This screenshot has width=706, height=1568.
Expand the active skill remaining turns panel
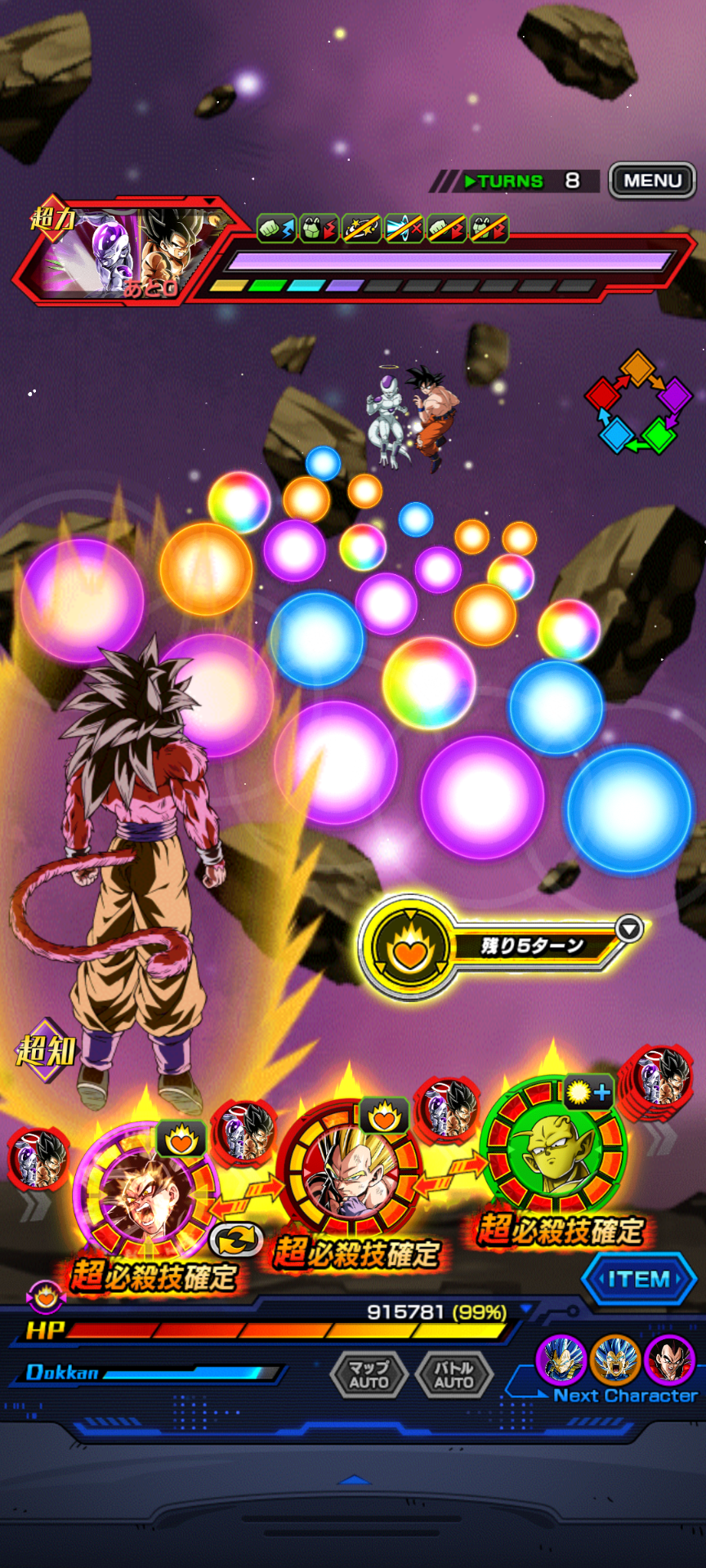click(629, 929)
